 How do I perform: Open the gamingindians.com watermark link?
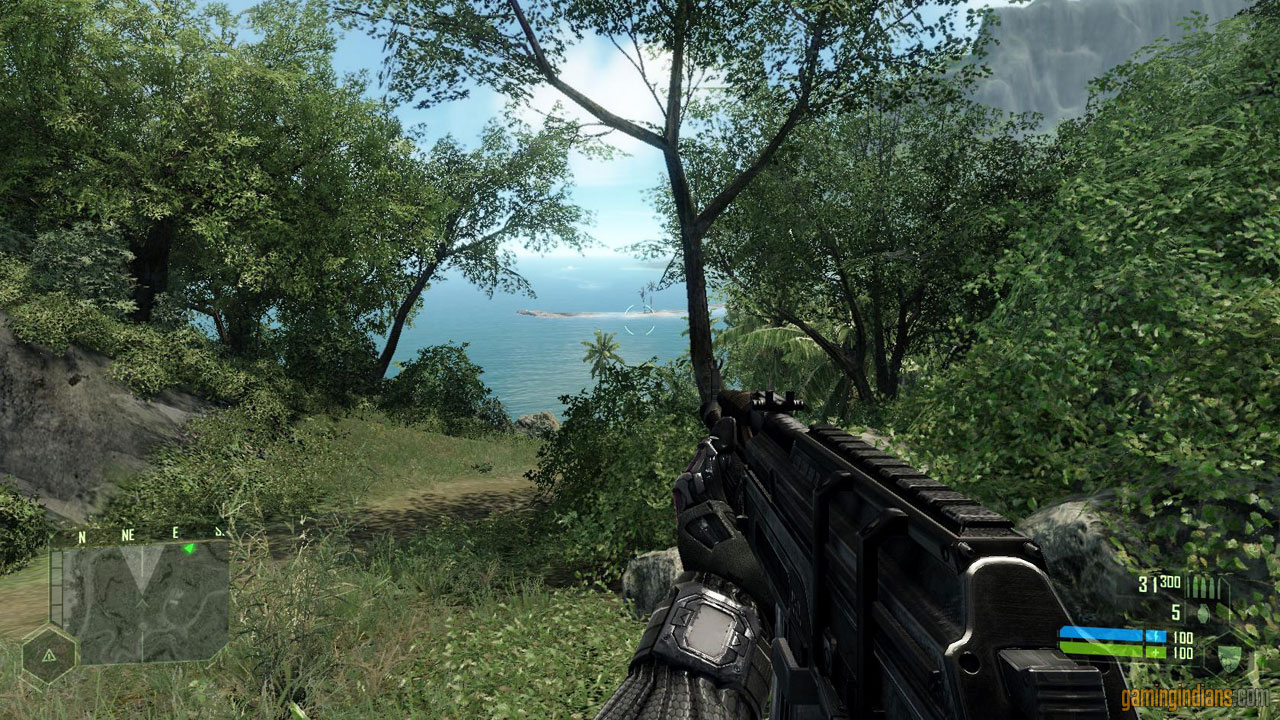coord(1194,697)
